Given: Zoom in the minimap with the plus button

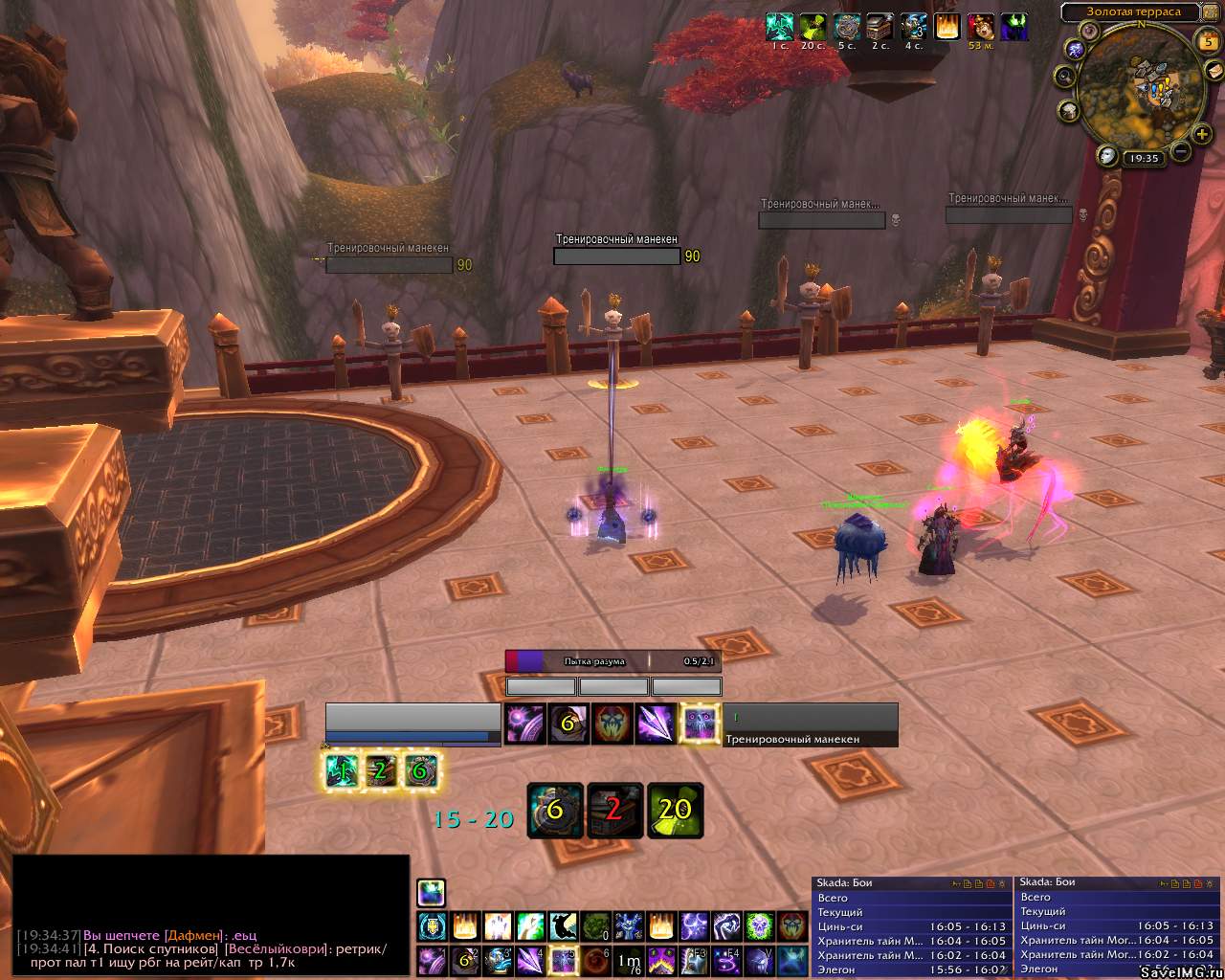Looking at the screenshot, I should (x=1202, y=134).
